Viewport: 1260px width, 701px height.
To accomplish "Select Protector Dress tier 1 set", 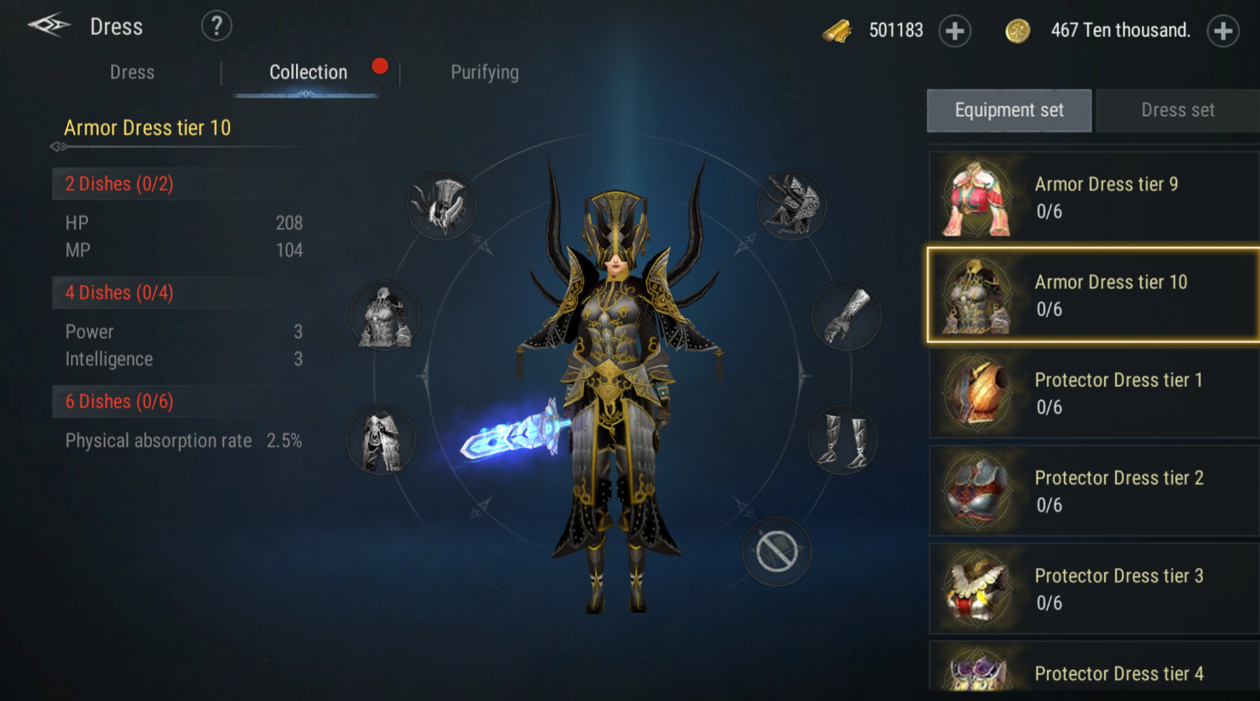I will 1094,393.
